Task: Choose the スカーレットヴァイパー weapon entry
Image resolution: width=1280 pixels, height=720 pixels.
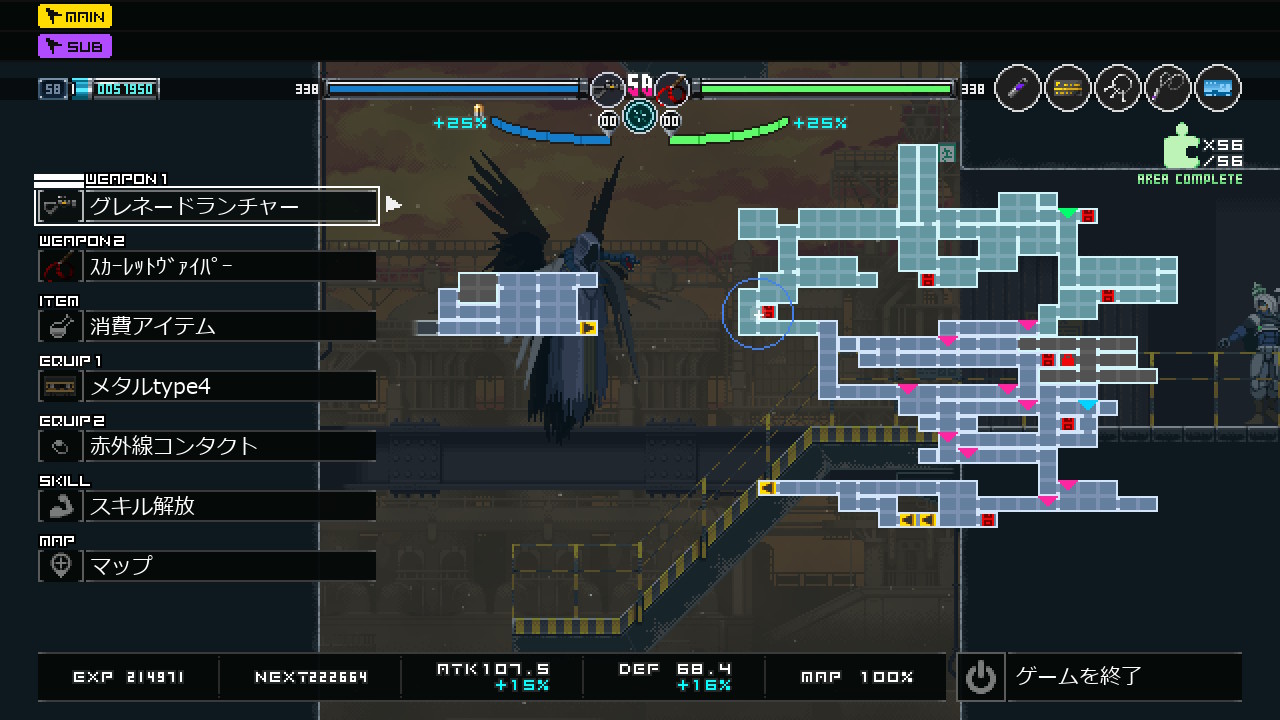Action: [207, 266]
